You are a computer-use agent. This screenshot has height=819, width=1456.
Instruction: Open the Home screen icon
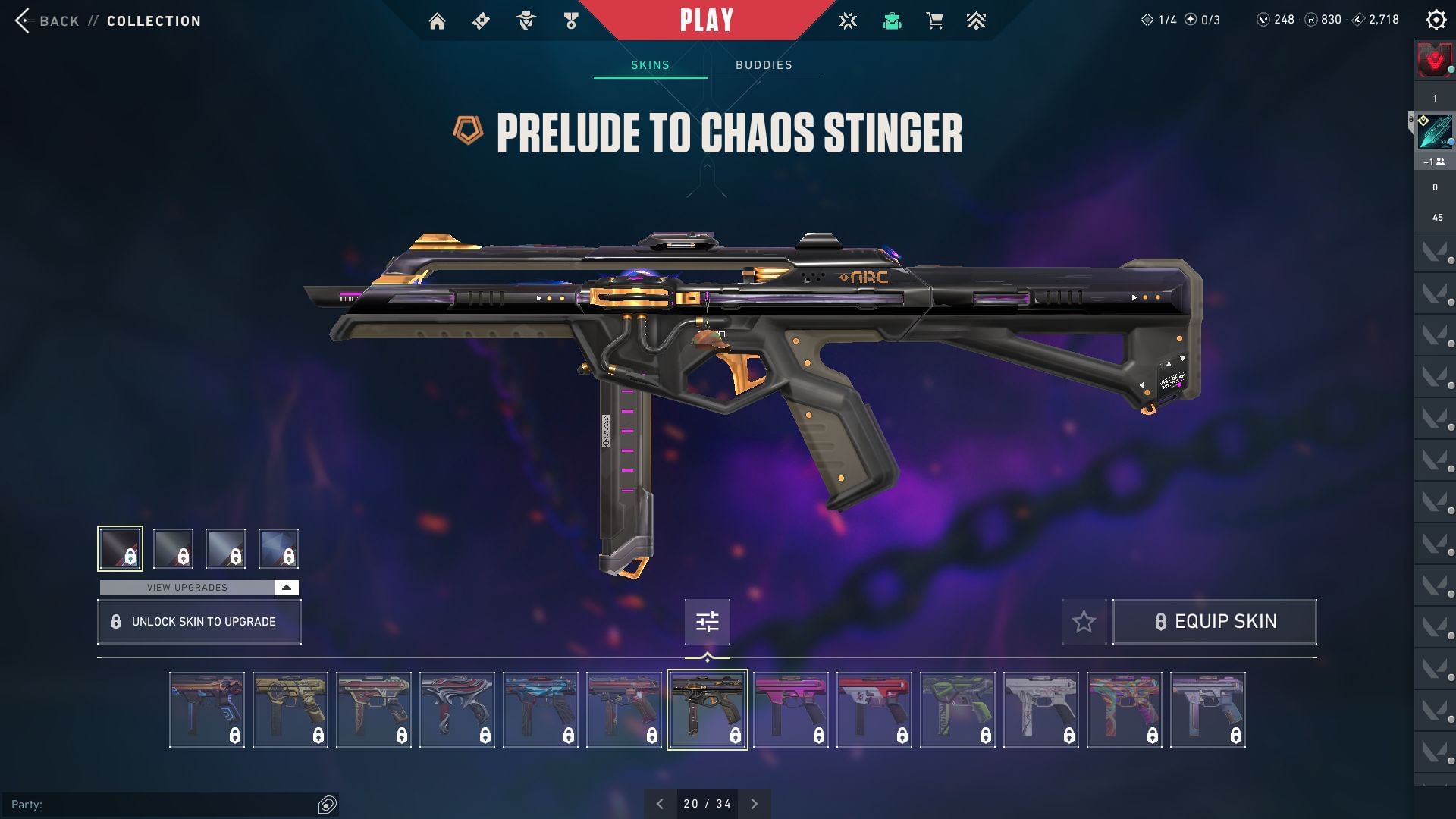(437, 21)
